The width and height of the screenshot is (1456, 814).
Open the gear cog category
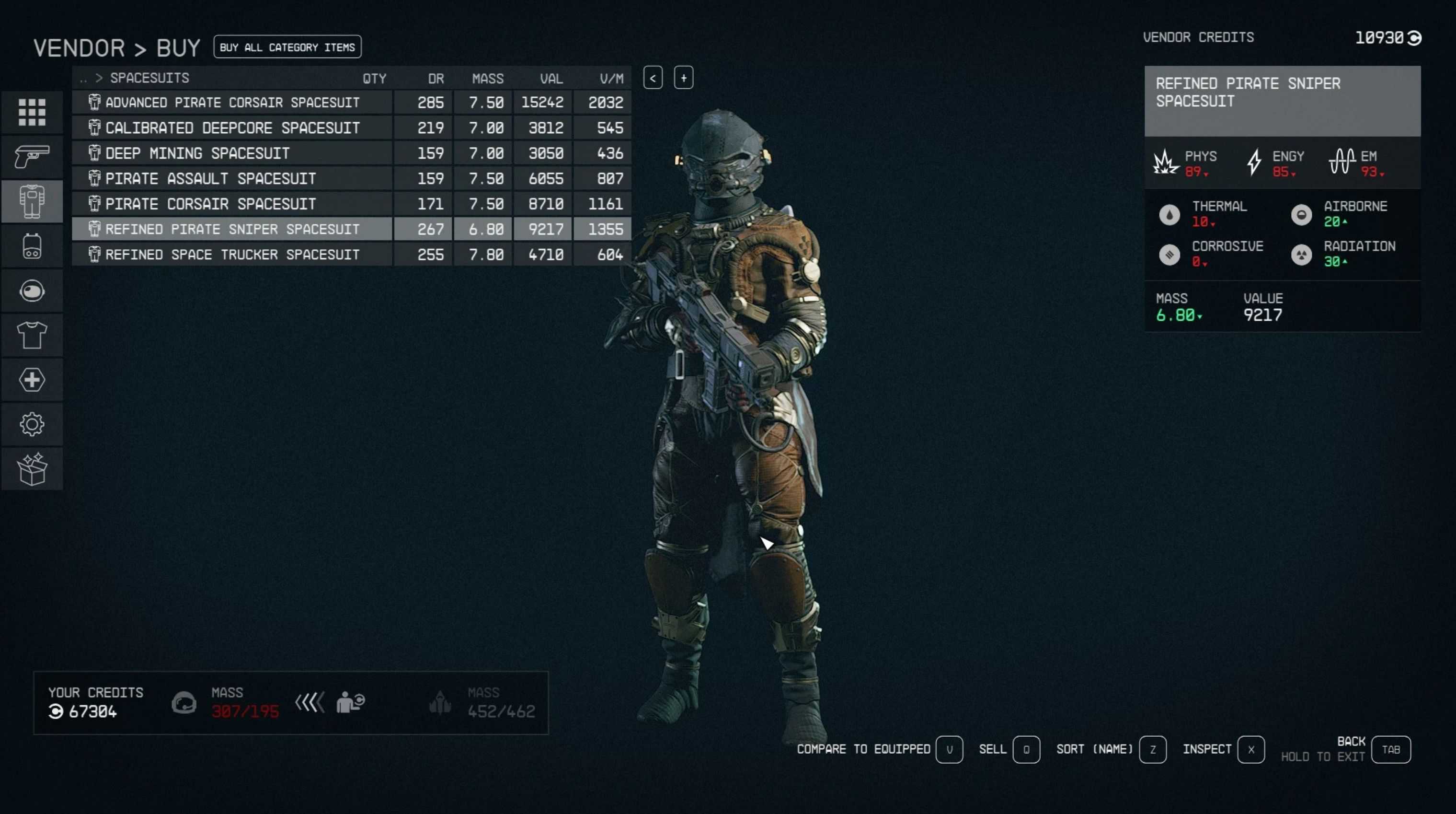click(x=32, y=424)
